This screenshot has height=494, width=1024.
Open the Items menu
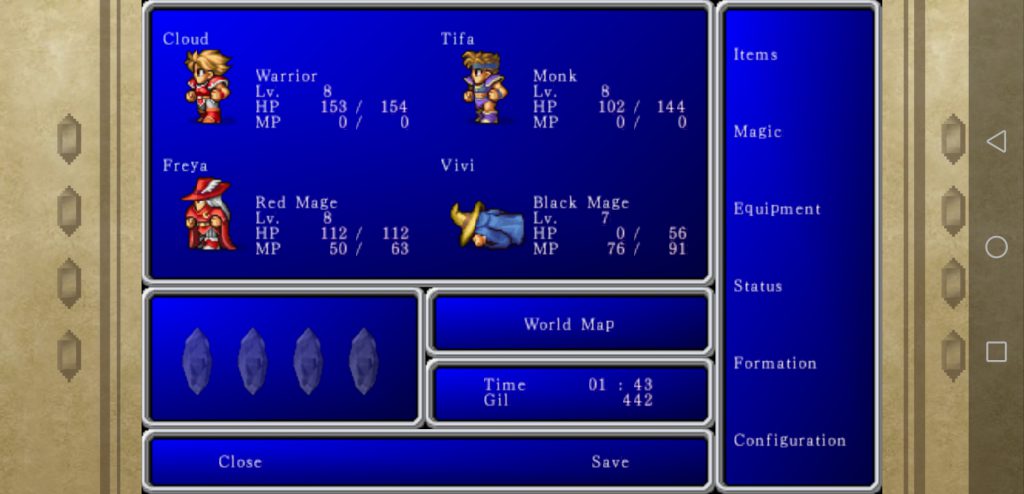tap(756, 55)
